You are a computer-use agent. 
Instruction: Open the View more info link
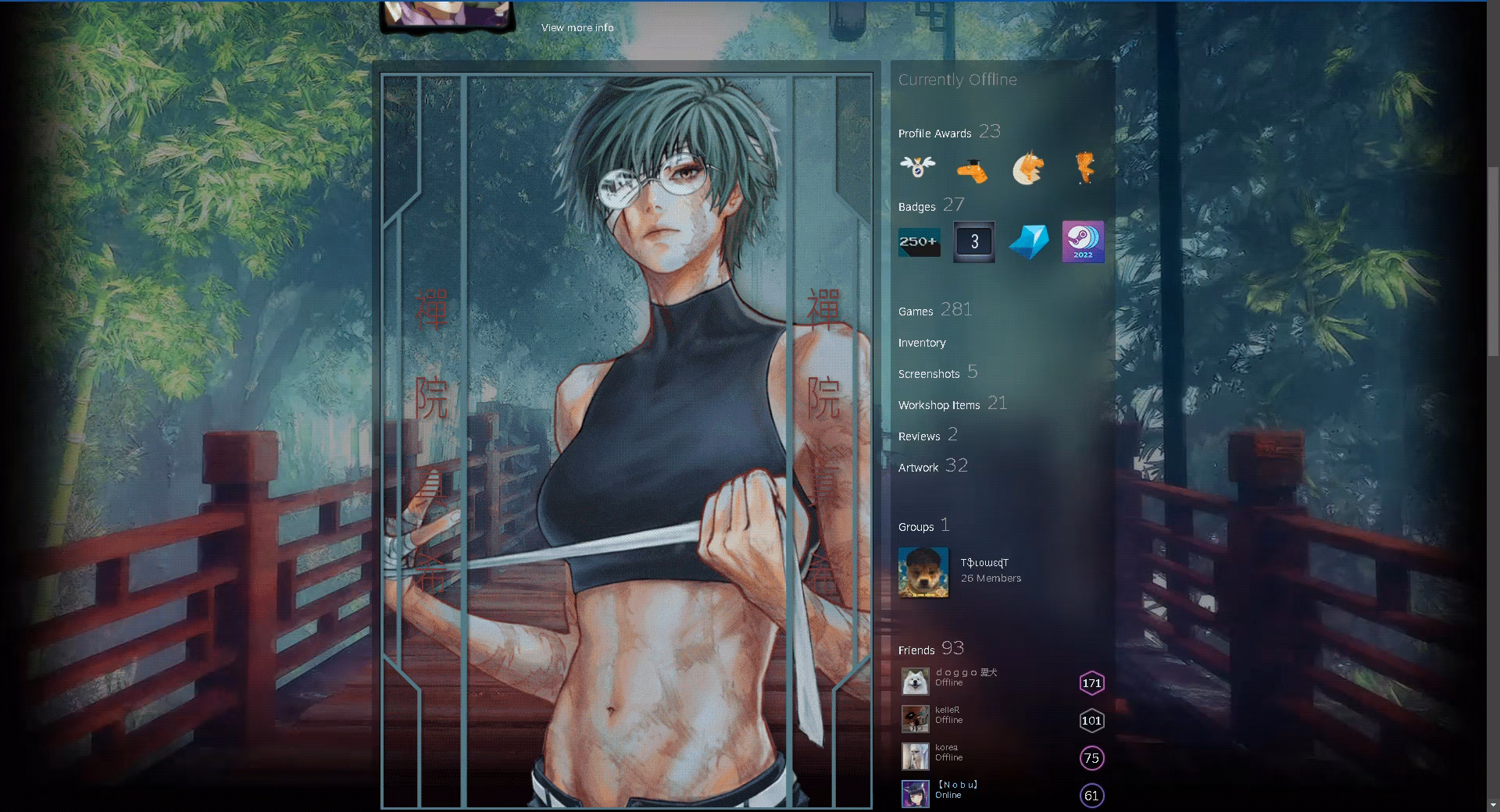pos(577,27)
